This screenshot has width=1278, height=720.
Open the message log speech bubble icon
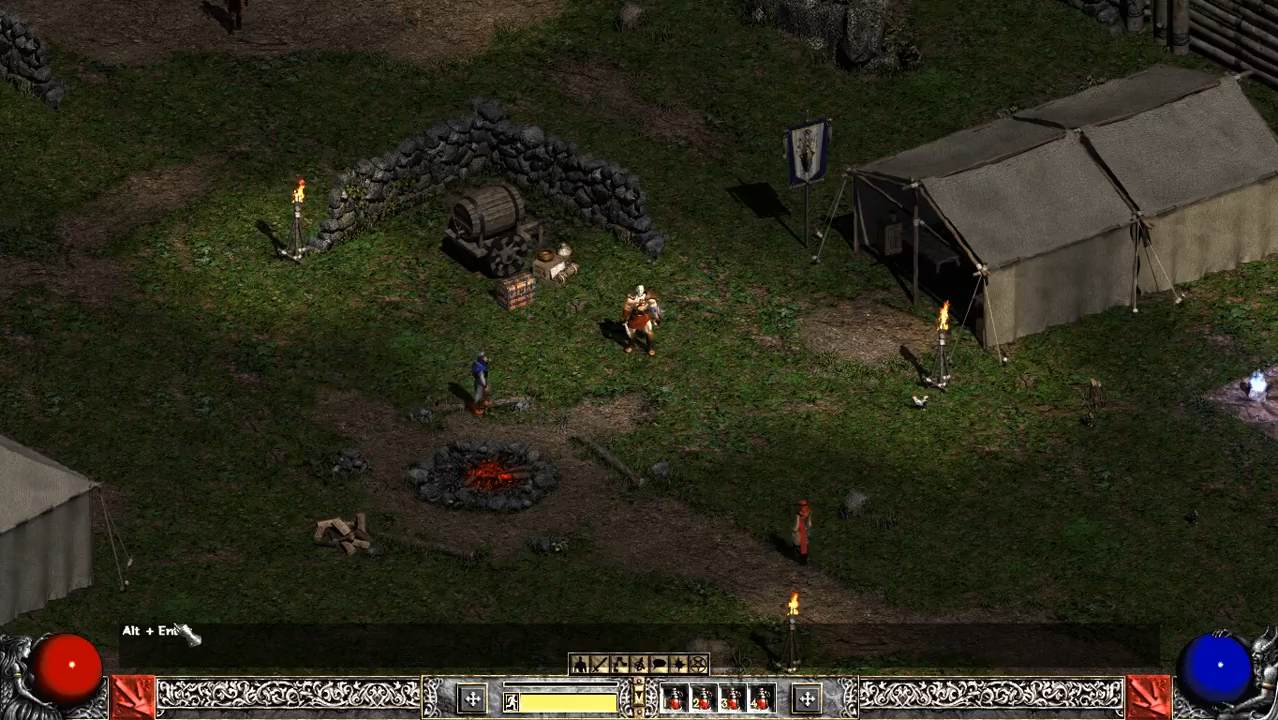pyautogui.click(x=659, y=664)
